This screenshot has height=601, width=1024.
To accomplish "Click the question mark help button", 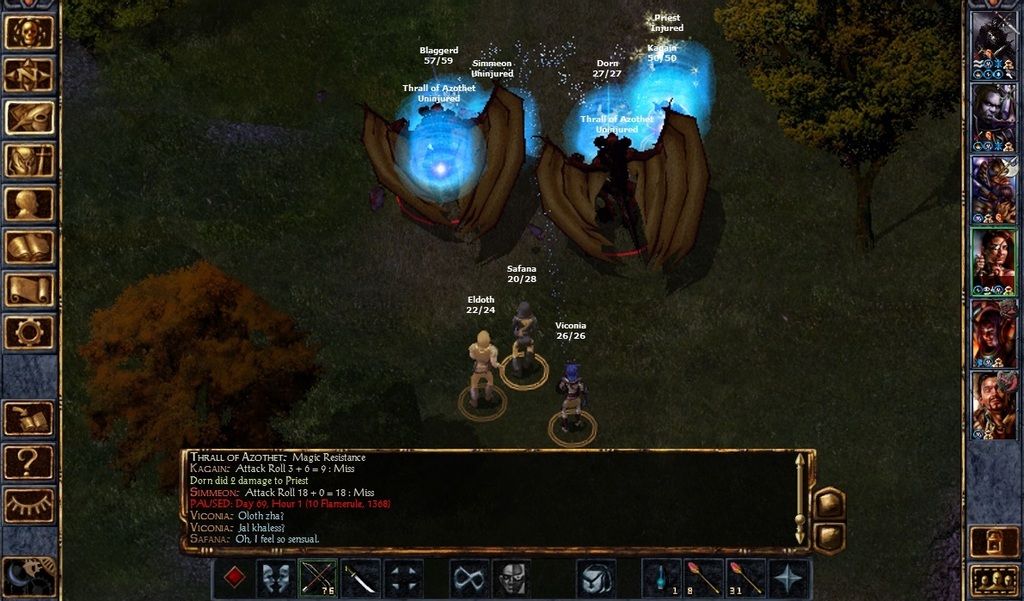I will (x=29, y=462).
